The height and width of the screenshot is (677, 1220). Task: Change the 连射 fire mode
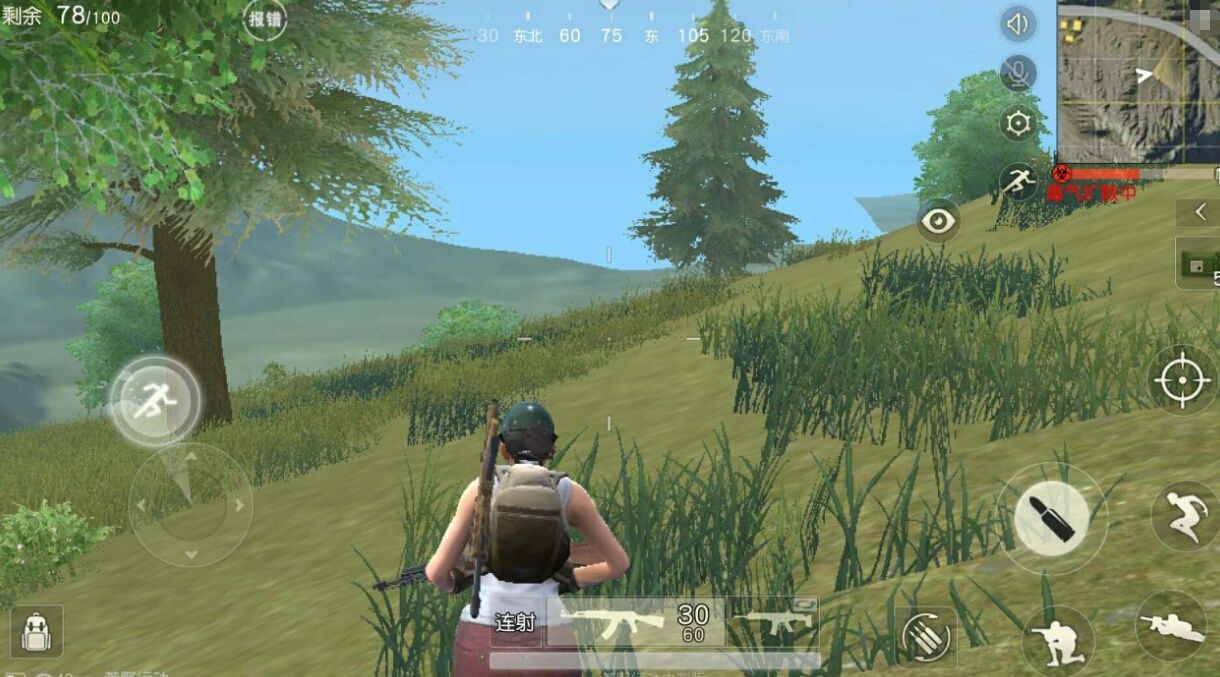click(516, 623)
